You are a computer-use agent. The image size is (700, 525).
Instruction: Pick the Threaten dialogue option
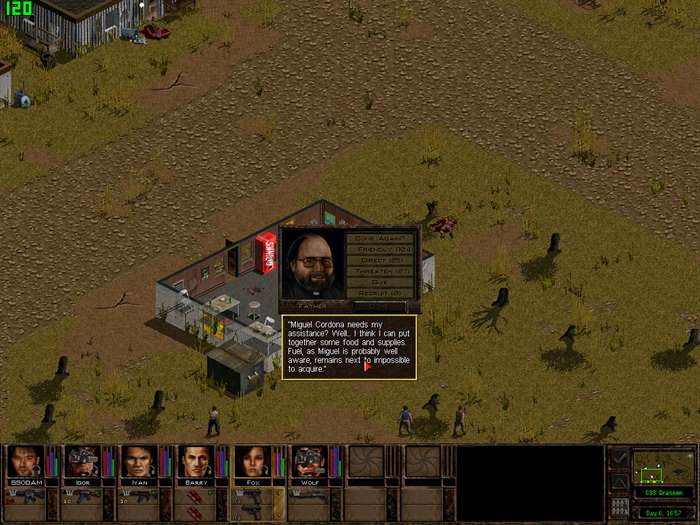tap(380, 271)
